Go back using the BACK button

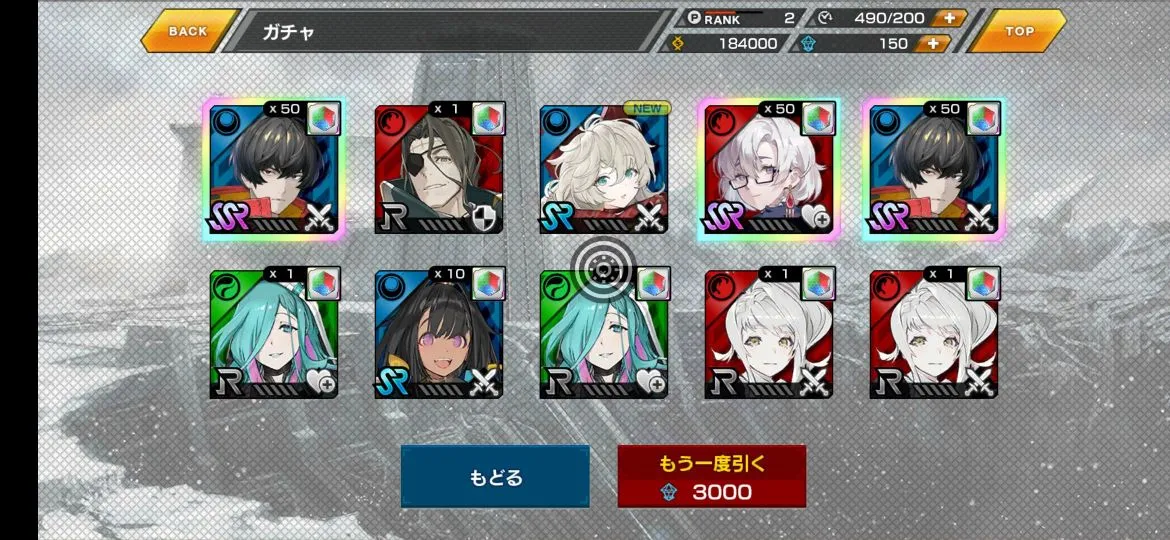[x=188, y=31]
